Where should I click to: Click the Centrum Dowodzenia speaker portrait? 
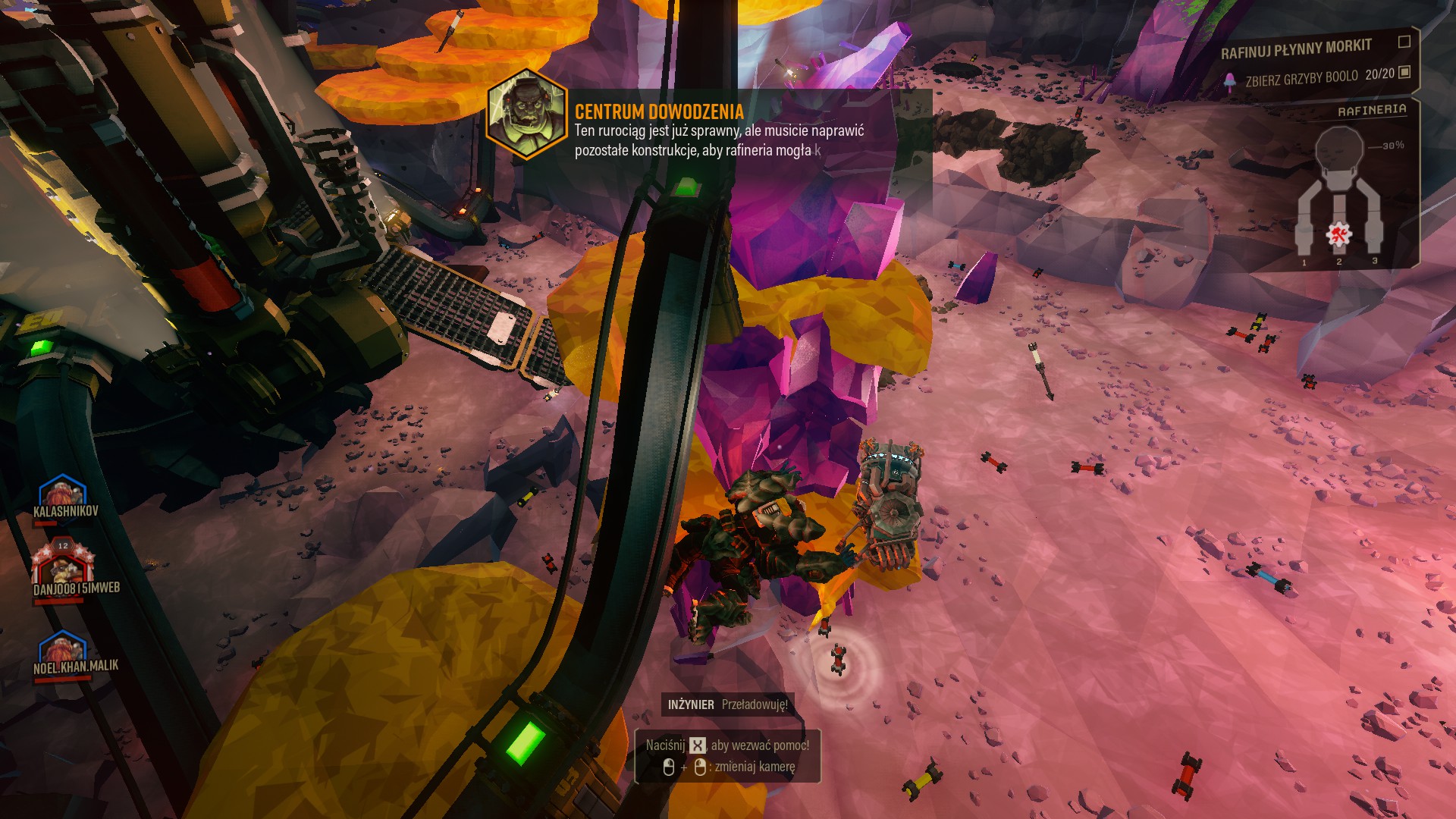[x=526, y=114]
